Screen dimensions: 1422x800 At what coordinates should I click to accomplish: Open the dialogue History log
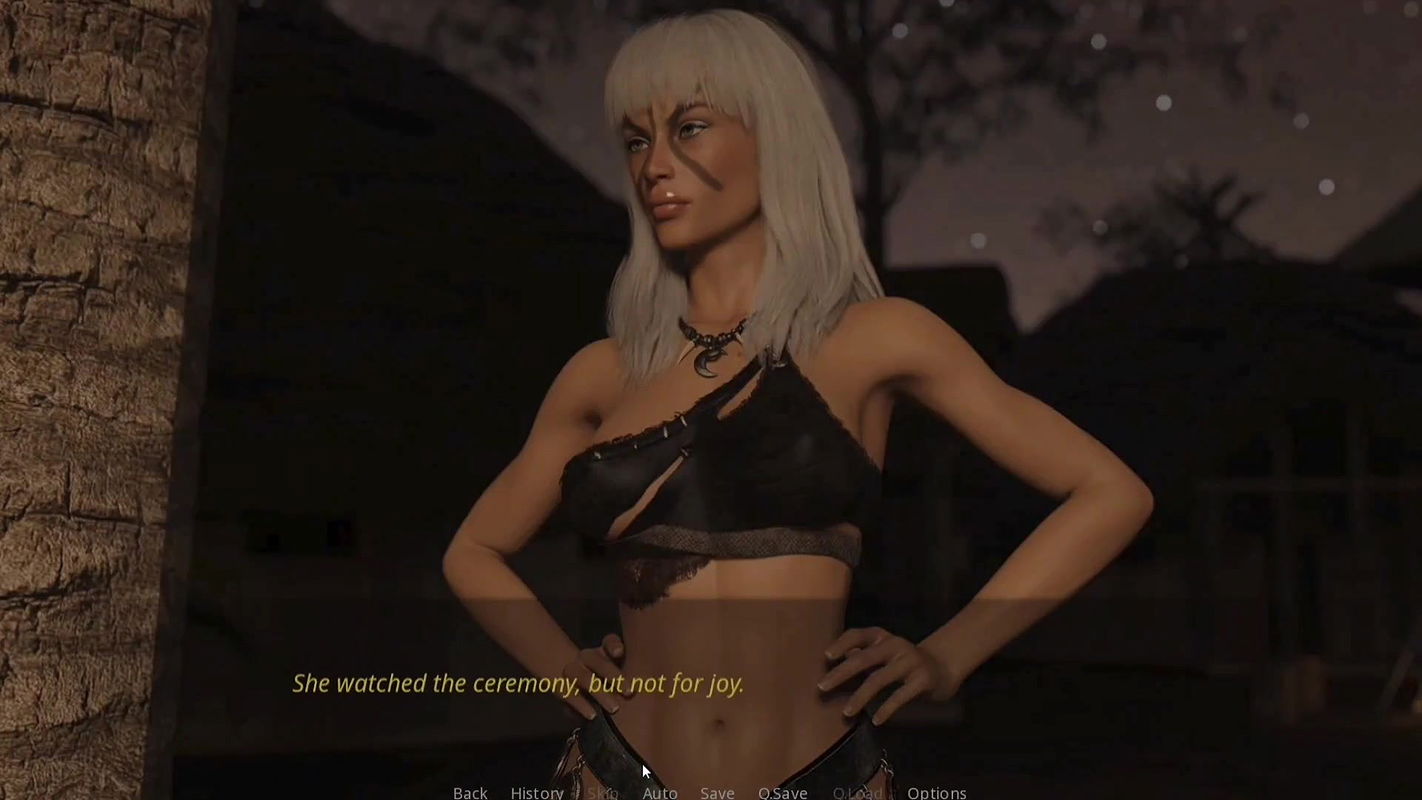537,792
